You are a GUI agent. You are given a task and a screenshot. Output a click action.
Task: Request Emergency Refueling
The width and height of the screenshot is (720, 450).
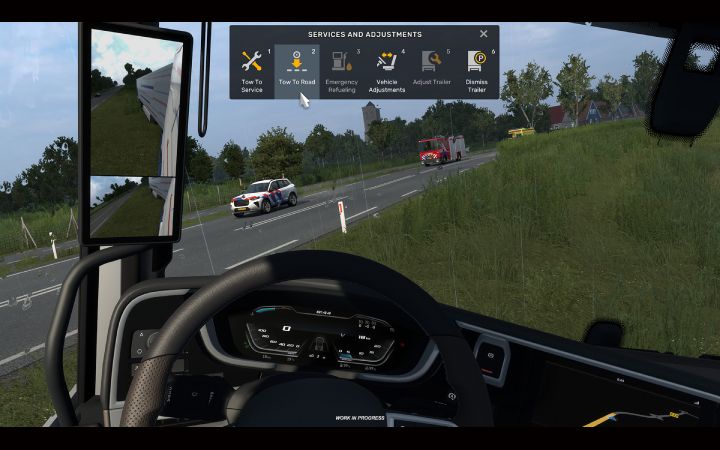click(x=341, y=70)
